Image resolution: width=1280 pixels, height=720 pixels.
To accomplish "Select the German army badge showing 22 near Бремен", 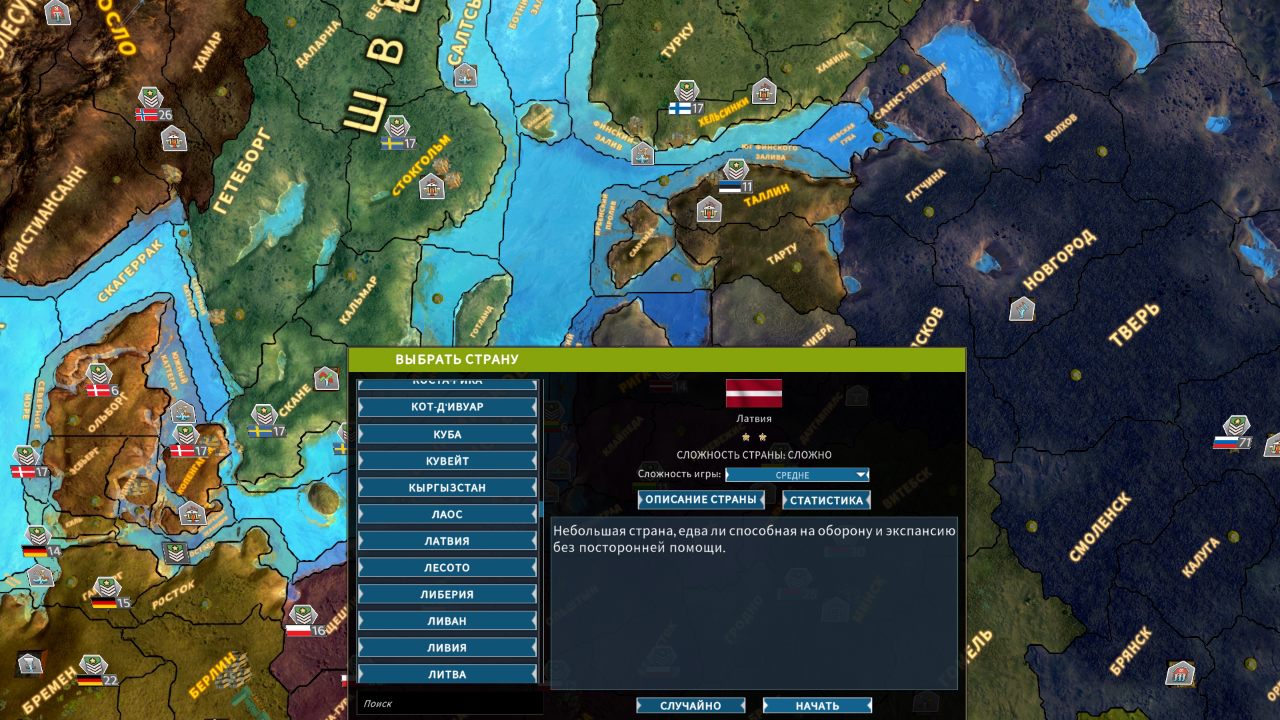I will point(95,672).
